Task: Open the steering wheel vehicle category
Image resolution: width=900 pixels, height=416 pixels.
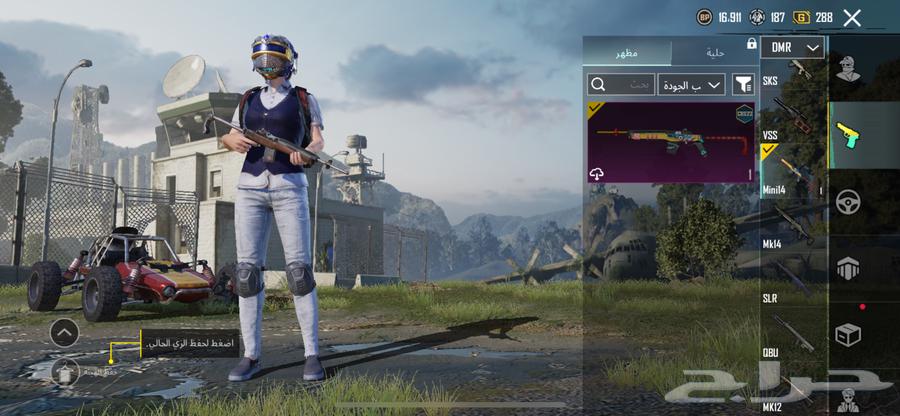Action: tap(848, 200)
